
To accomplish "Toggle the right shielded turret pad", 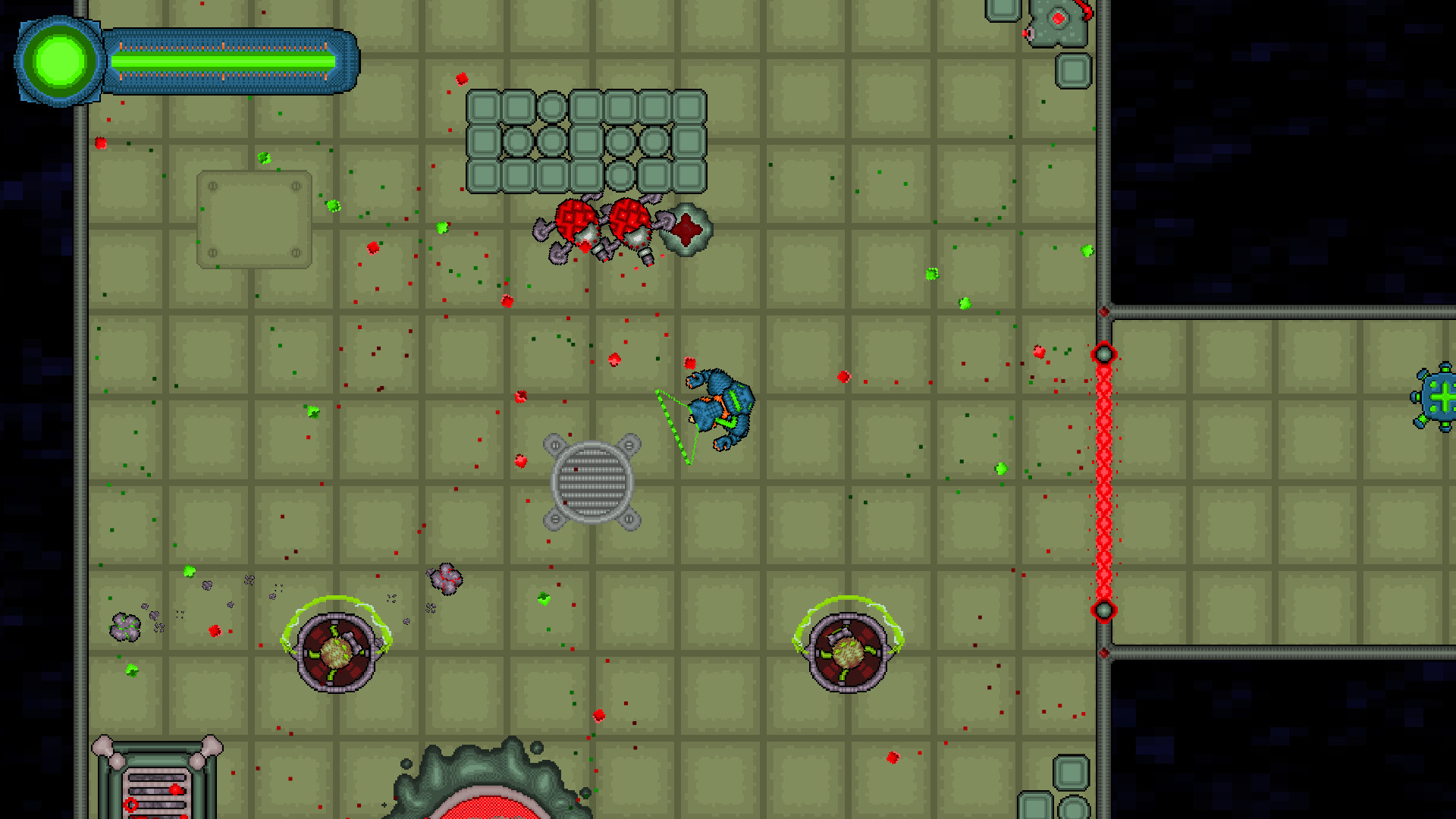I will pos(848,651).
